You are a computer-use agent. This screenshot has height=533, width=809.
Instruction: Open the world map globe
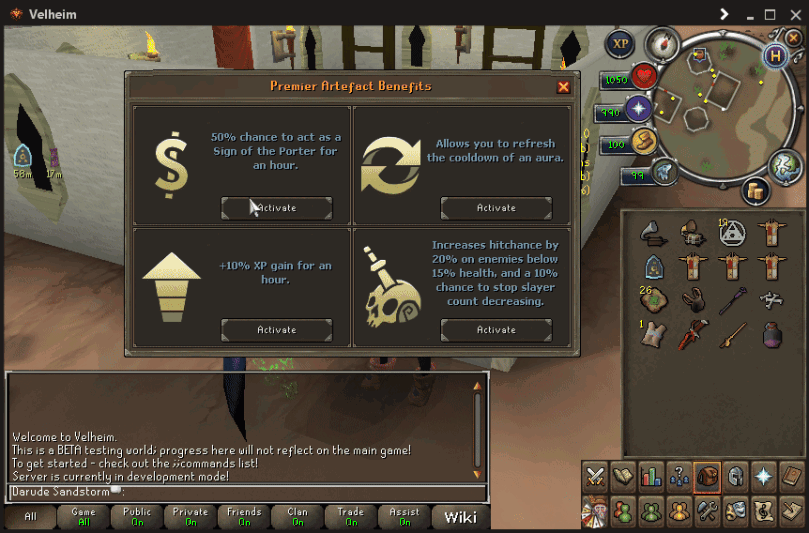(x=786, y=166)
